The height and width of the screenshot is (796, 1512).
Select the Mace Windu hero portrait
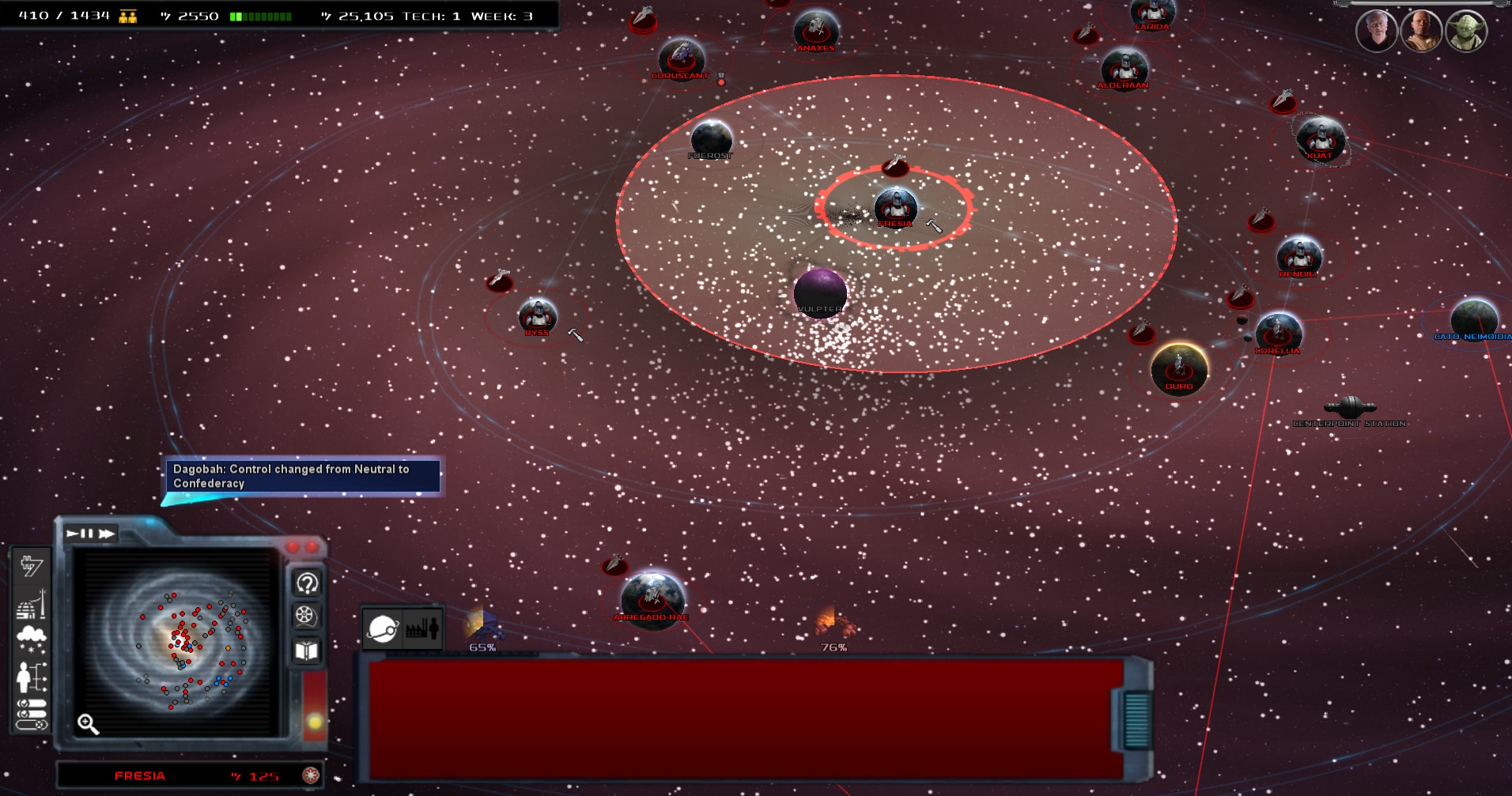(x=1421, y=31)
